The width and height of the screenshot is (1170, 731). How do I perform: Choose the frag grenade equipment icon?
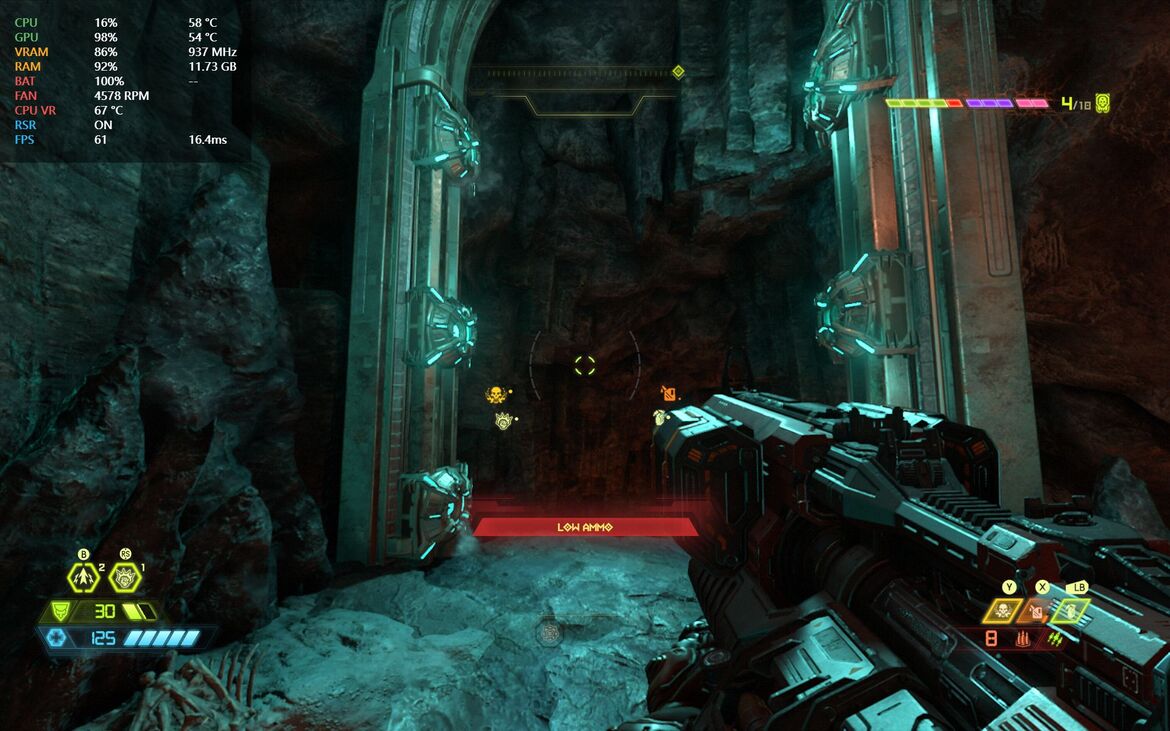point(1070,610)
